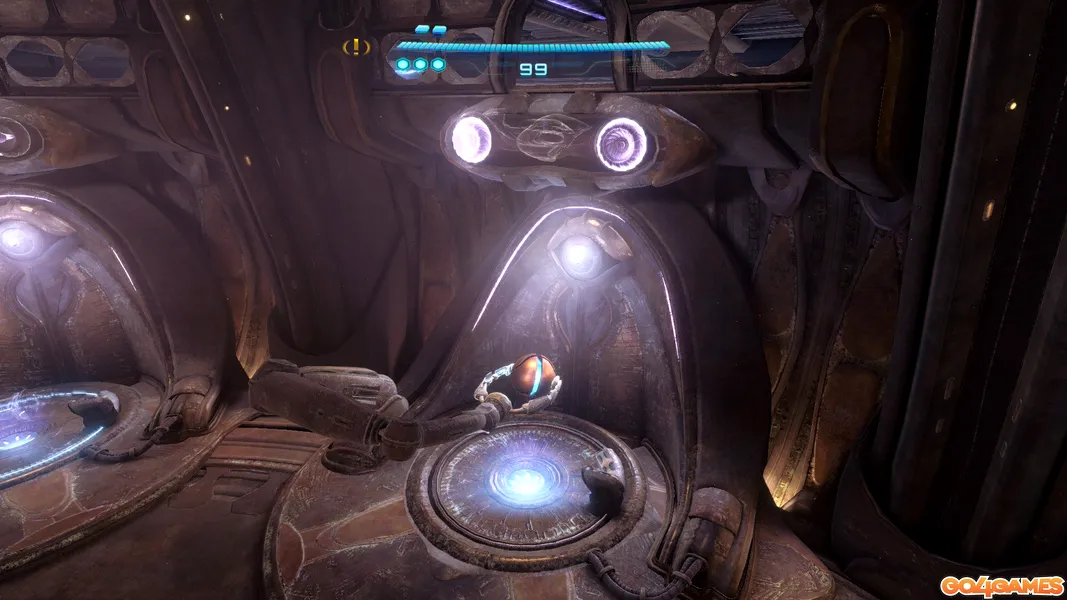The image size is (1067, 600).
Task: Click the yellow exclamation alert icon
Action: [x=357, y=46]
